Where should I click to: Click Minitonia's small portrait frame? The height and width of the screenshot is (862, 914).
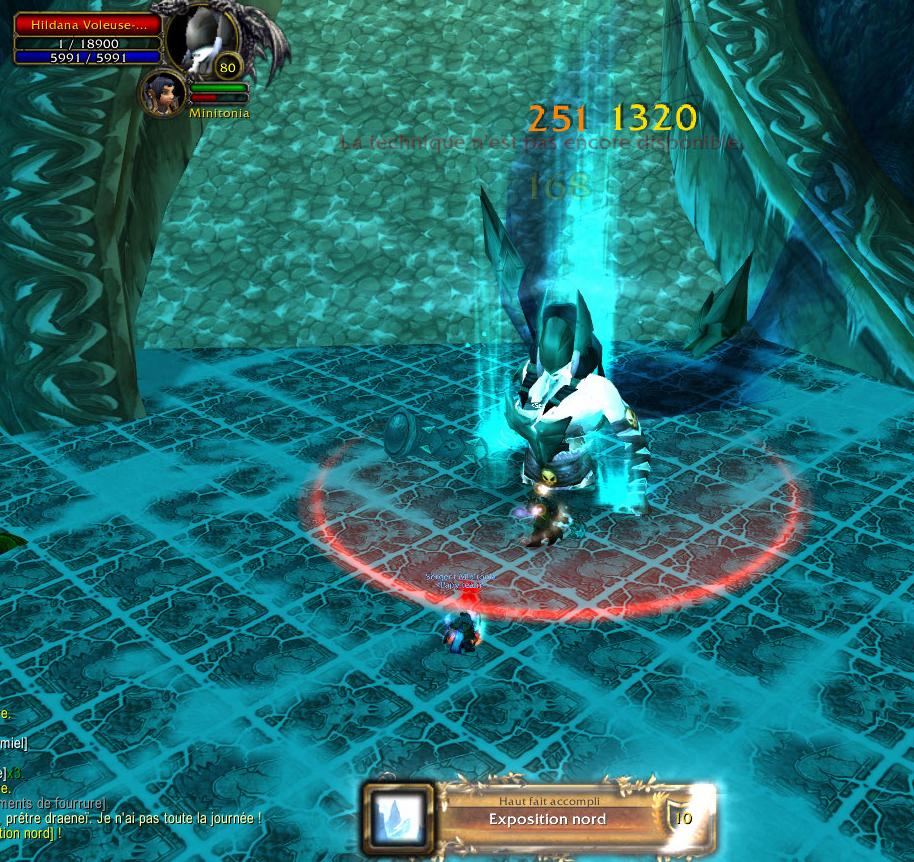161,92
